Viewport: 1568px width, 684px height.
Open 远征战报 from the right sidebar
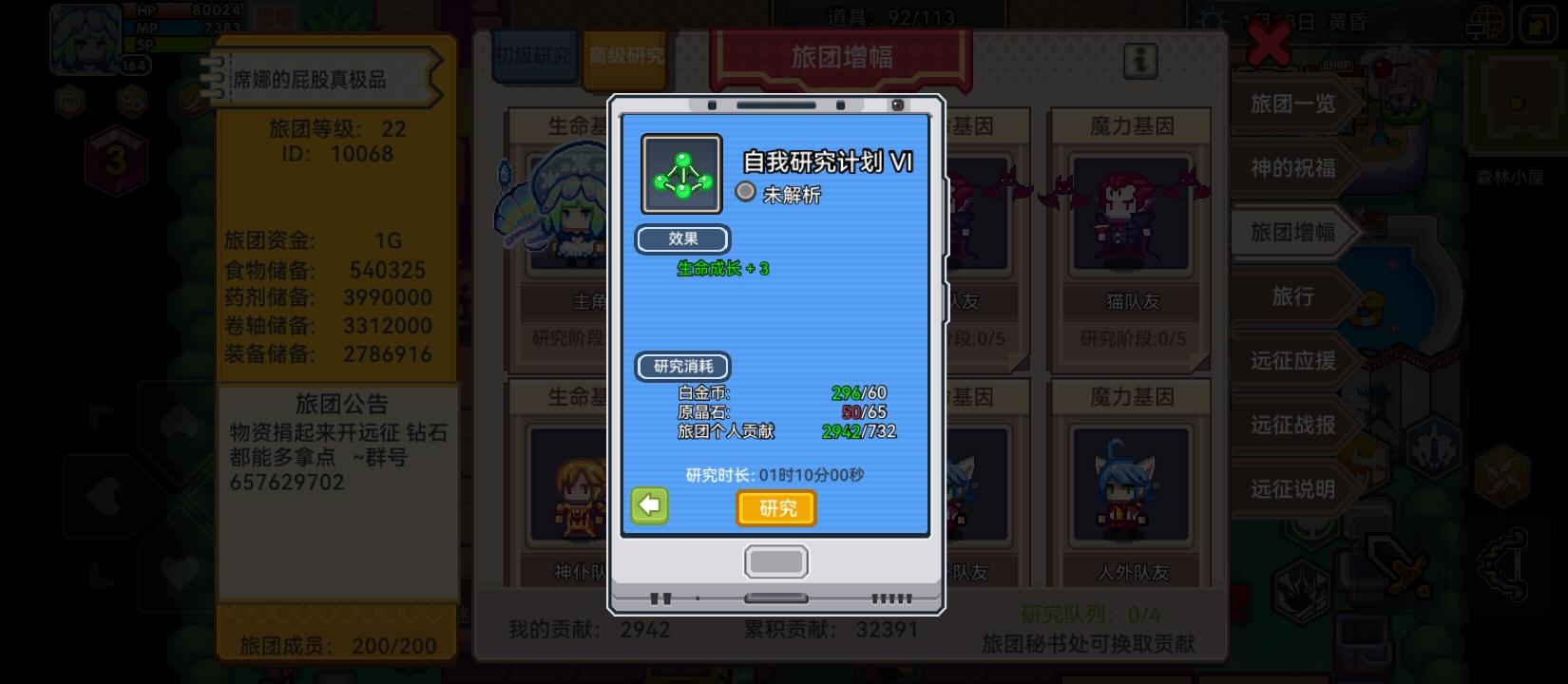(x=1292, y=426)
